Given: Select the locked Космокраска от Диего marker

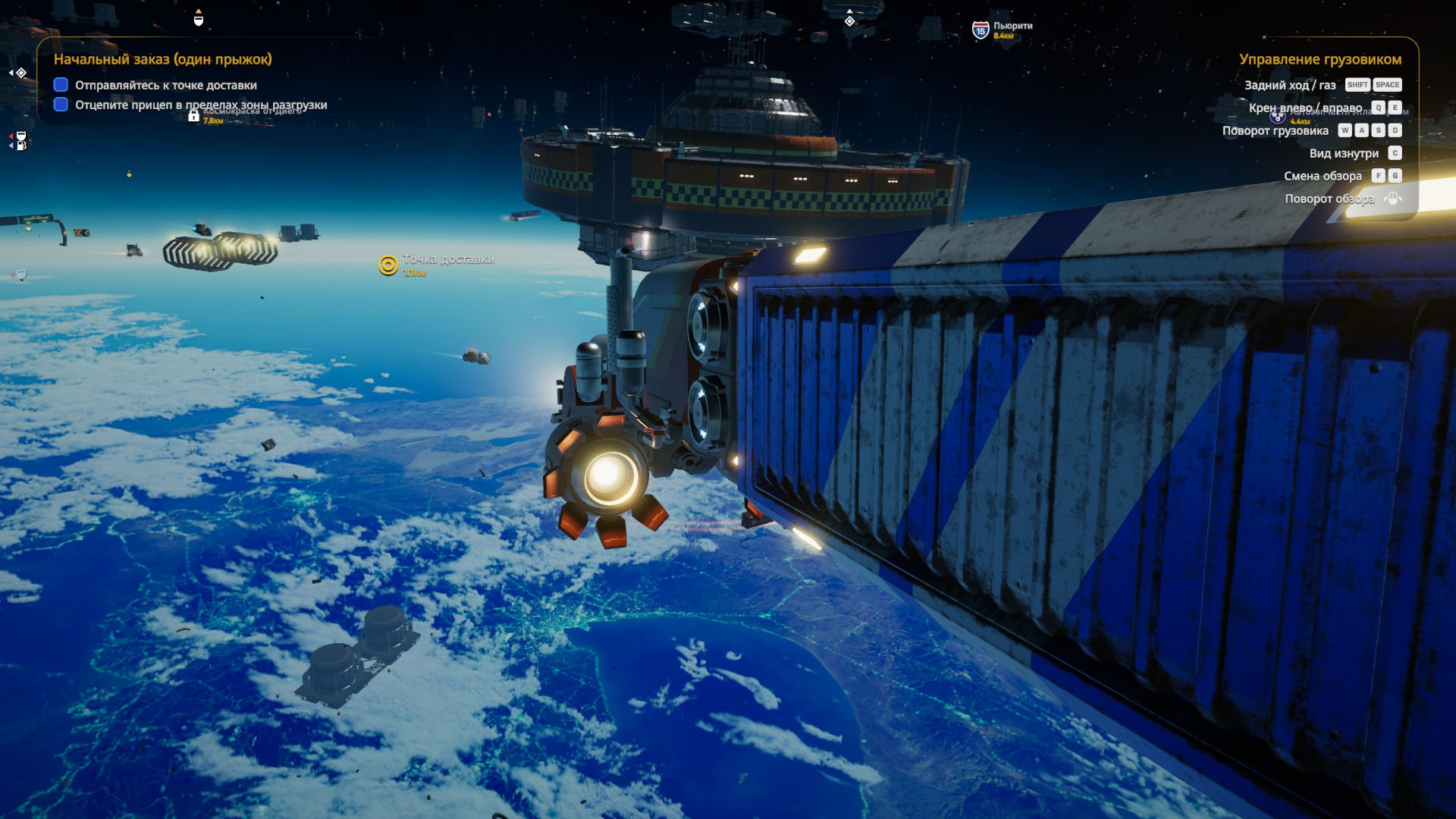Looking at the screenshot, I should pyautogui.click(x=193, y=115).
